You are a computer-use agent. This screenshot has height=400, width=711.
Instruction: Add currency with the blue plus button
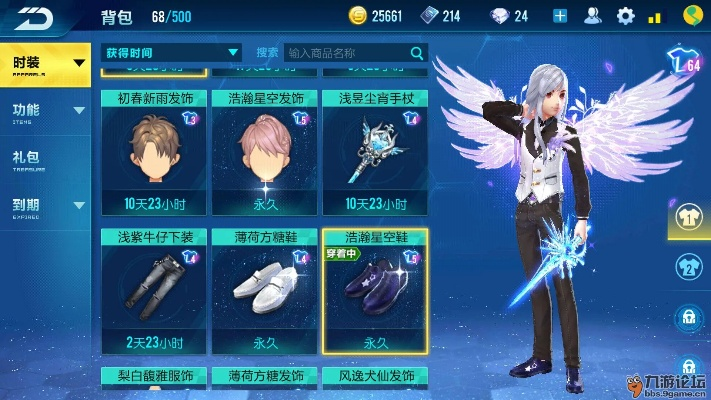click(x=560, y=16)
